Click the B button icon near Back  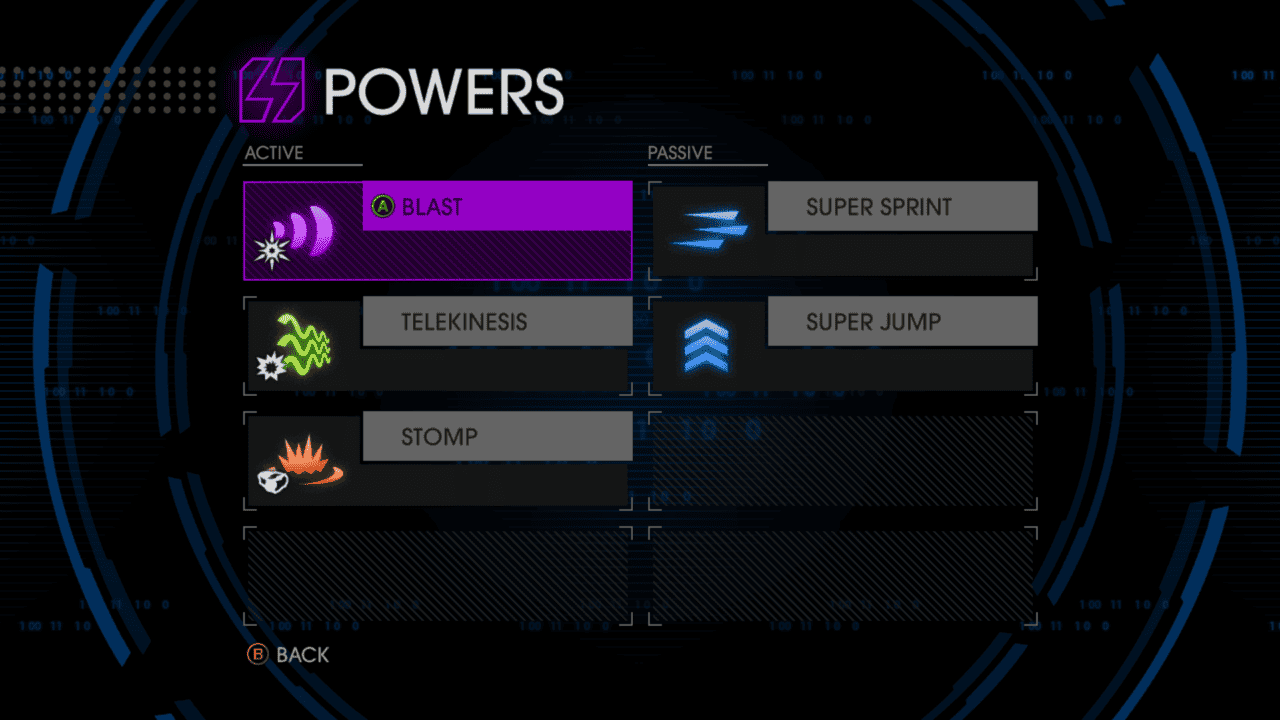coord(258,655)
